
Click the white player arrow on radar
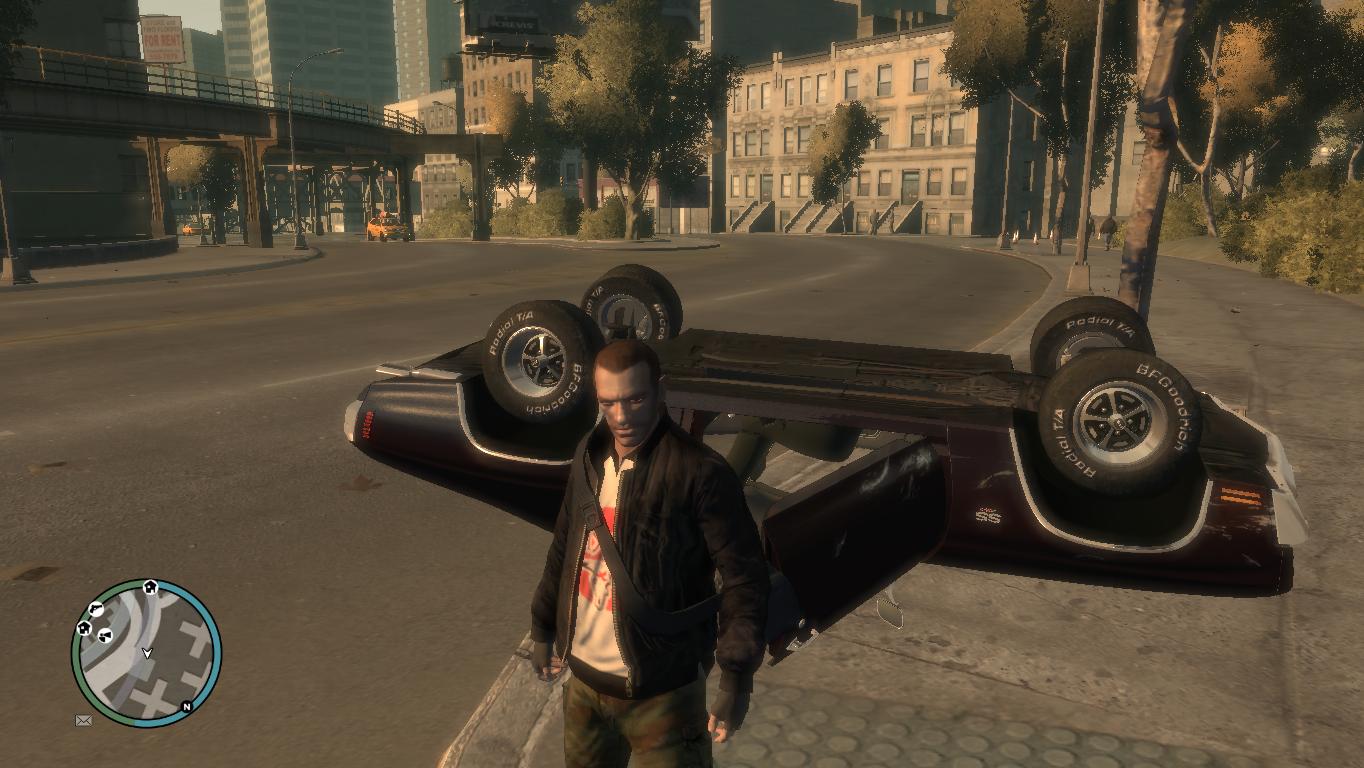point(147,653)
